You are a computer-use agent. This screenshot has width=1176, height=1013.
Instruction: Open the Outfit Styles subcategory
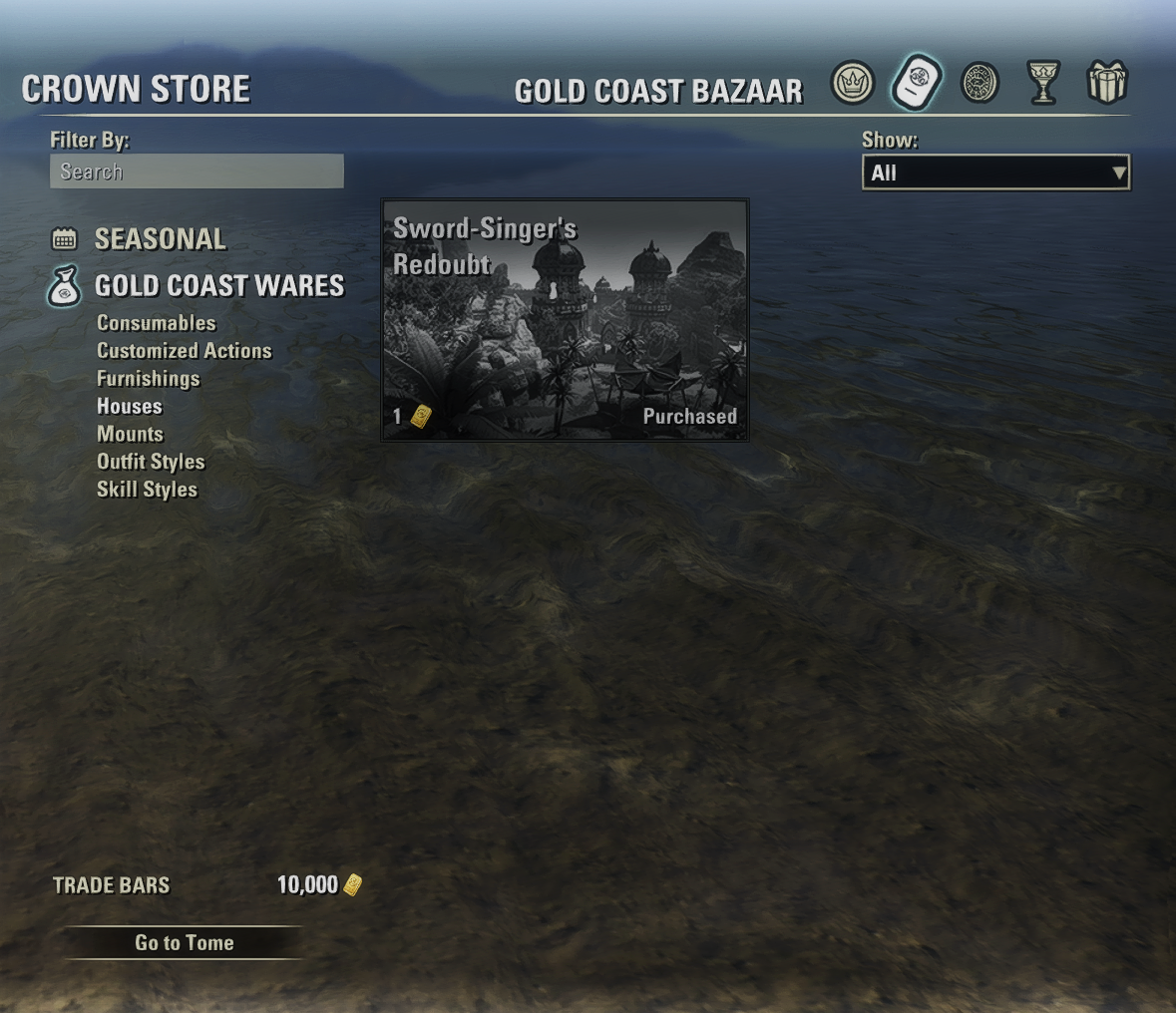pos(151,462)
